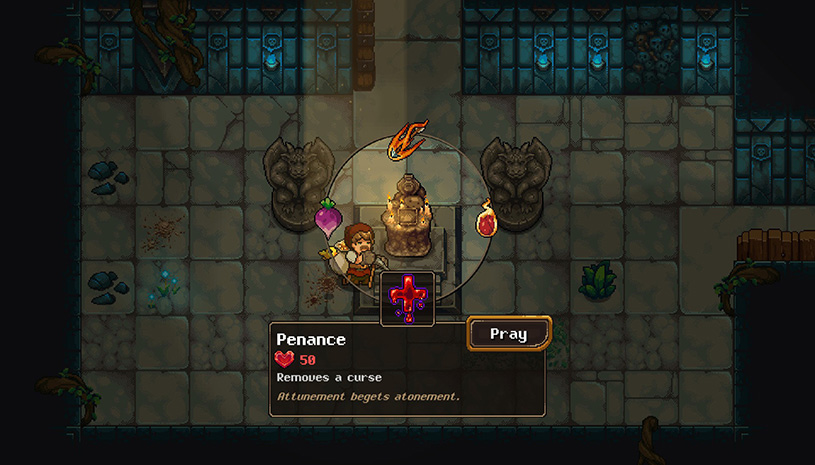Viewport: 815px width, 465px height.
Task: Pick the flaming red orb altar option
Action: (x=487, y=219)
